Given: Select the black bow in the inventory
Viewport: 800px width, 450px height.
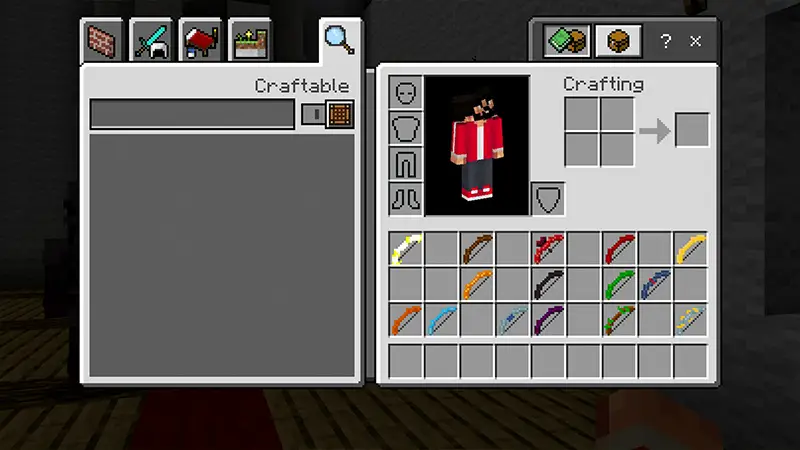Looking at the screenshot, I should (x=547, y=284).
